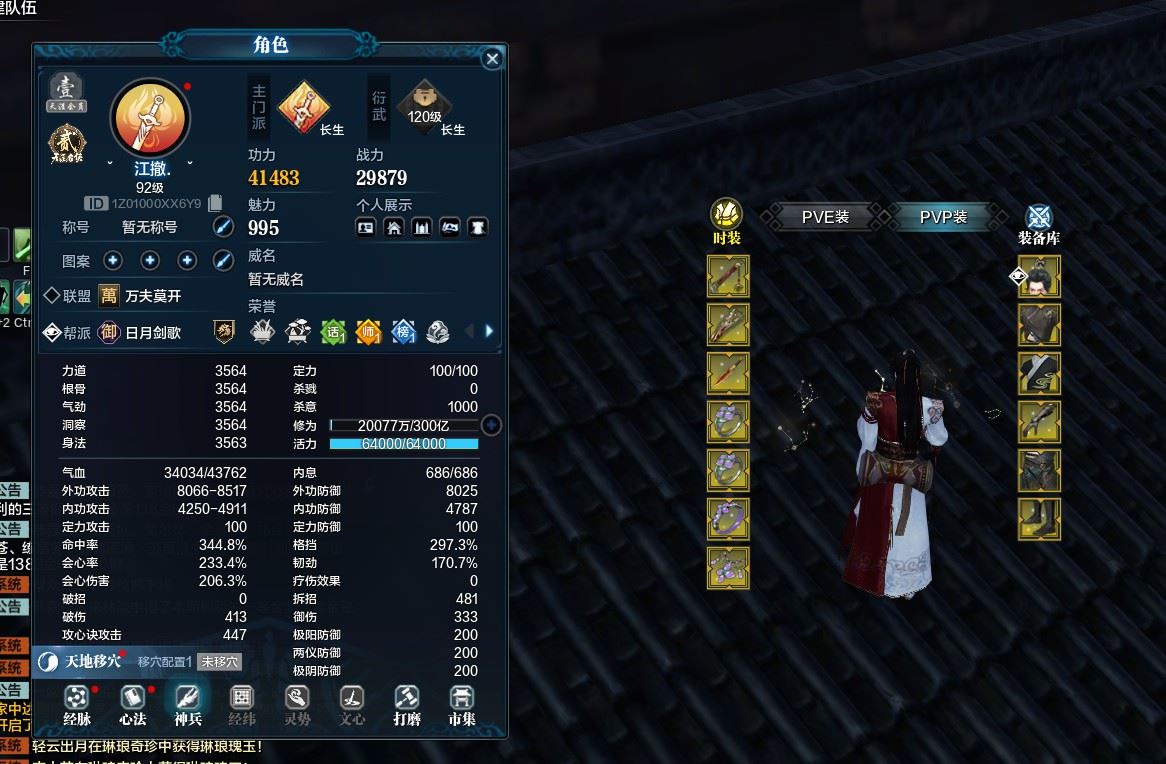Select the 移穴配置1 configuration
This screenshot has width=1166, height=764.
(x=164, y=661)
